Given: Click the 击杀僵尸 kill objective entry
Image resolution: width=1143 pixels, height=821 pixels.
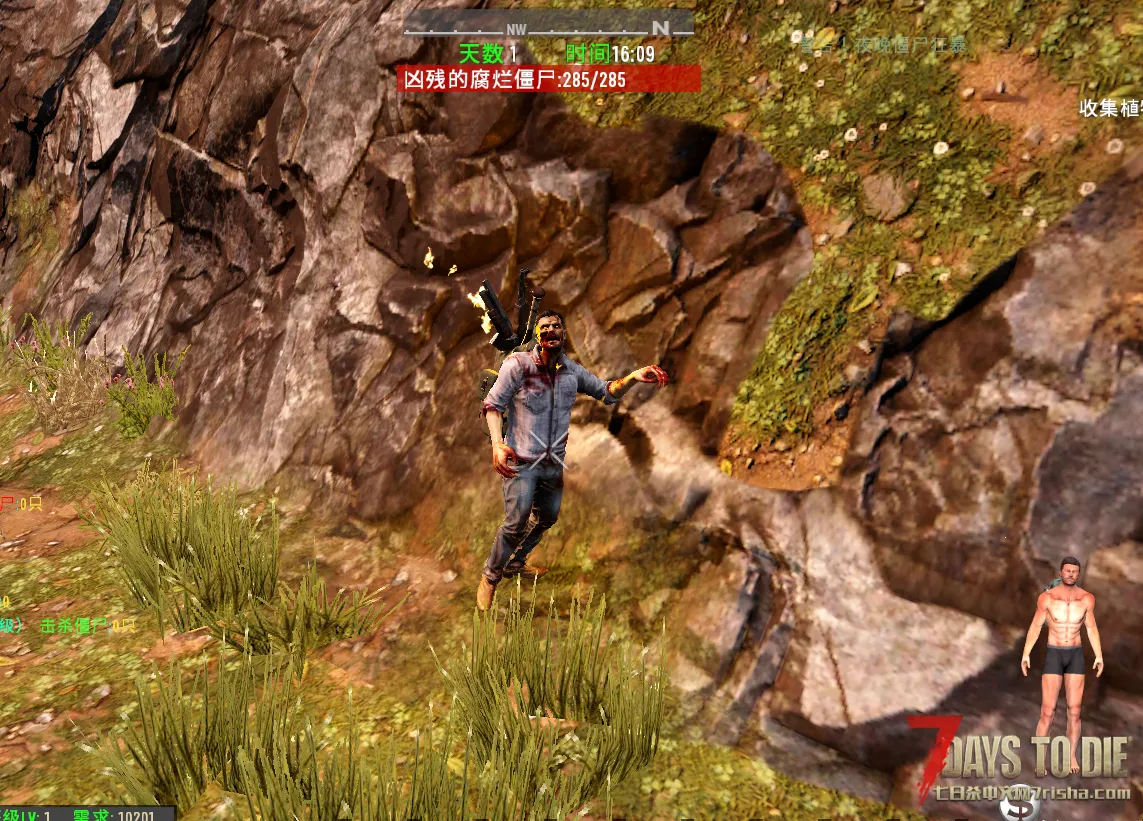Looking at the screenshot, I should 86,626.
